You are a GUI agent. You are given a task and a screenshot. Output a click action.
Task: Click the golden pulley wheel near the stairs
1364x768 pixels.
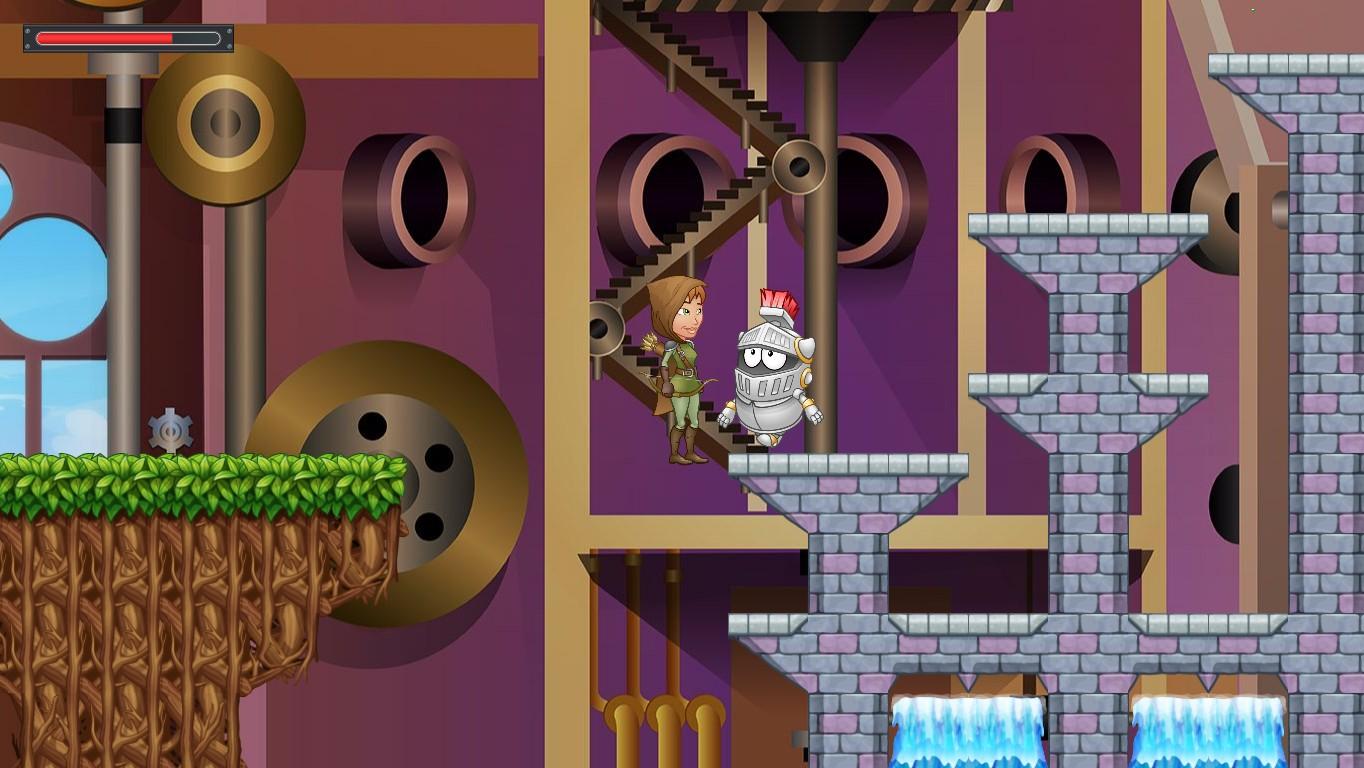[800, 166]
